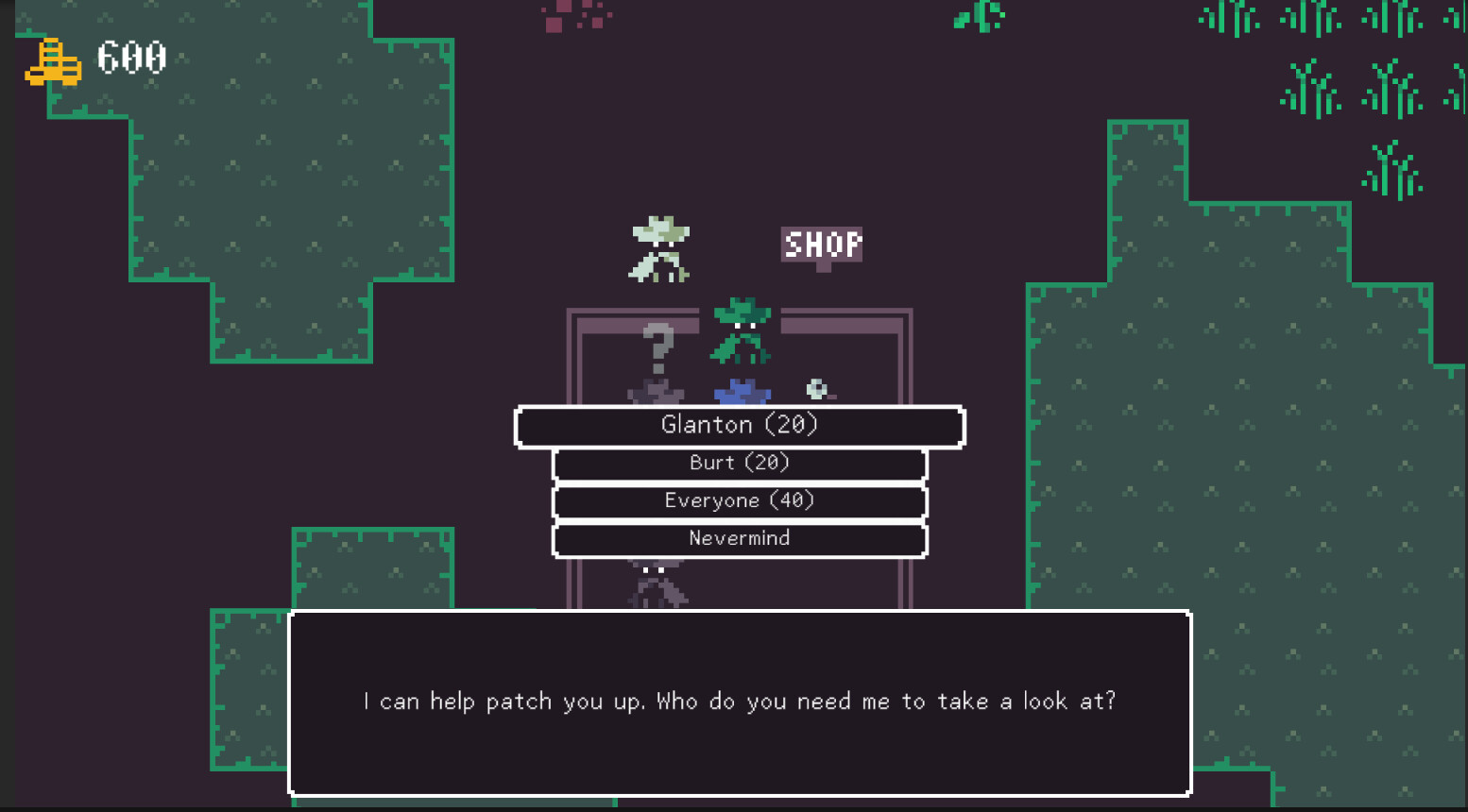This screenshot has width=1468, height=812.
Task: Choose Burt (20) to be patched up
Action: pyautogui.click(x=740, y=463)
